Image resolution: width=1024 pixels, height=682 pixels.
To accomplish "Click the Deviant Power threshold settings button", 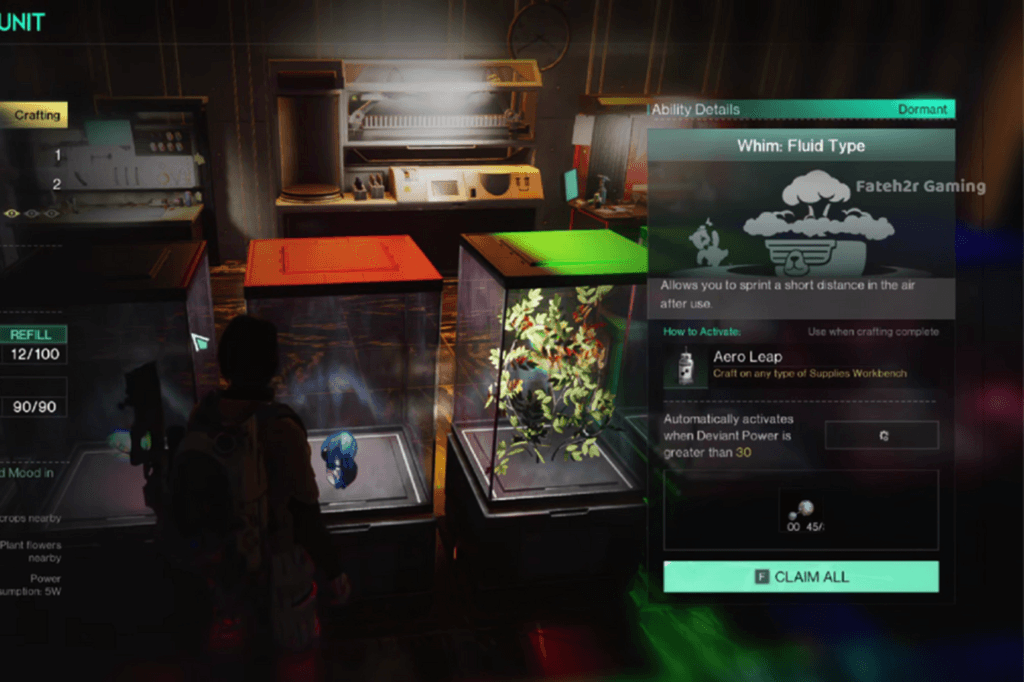I will 882,436.
